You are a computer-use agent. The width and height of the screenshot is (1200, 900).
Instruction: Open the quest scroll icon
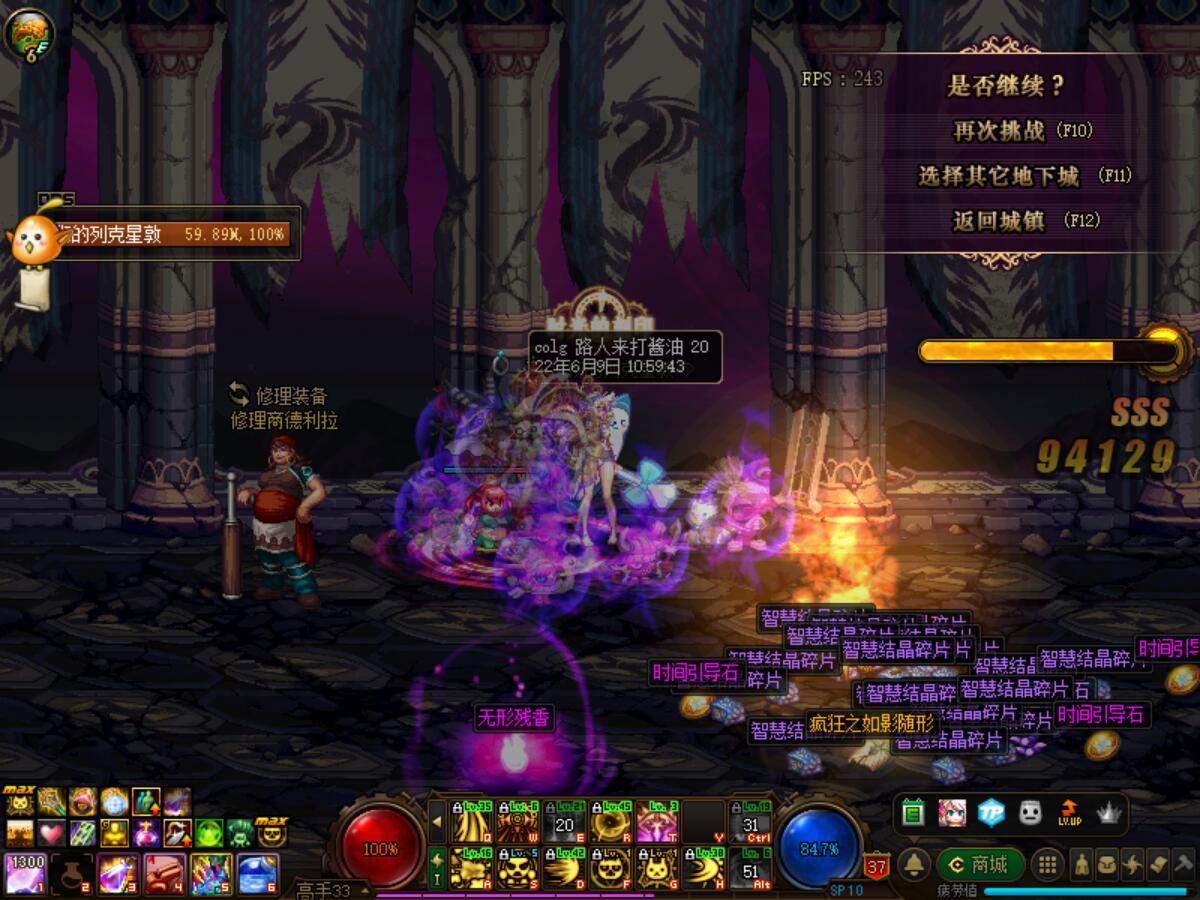point(1157,865)
